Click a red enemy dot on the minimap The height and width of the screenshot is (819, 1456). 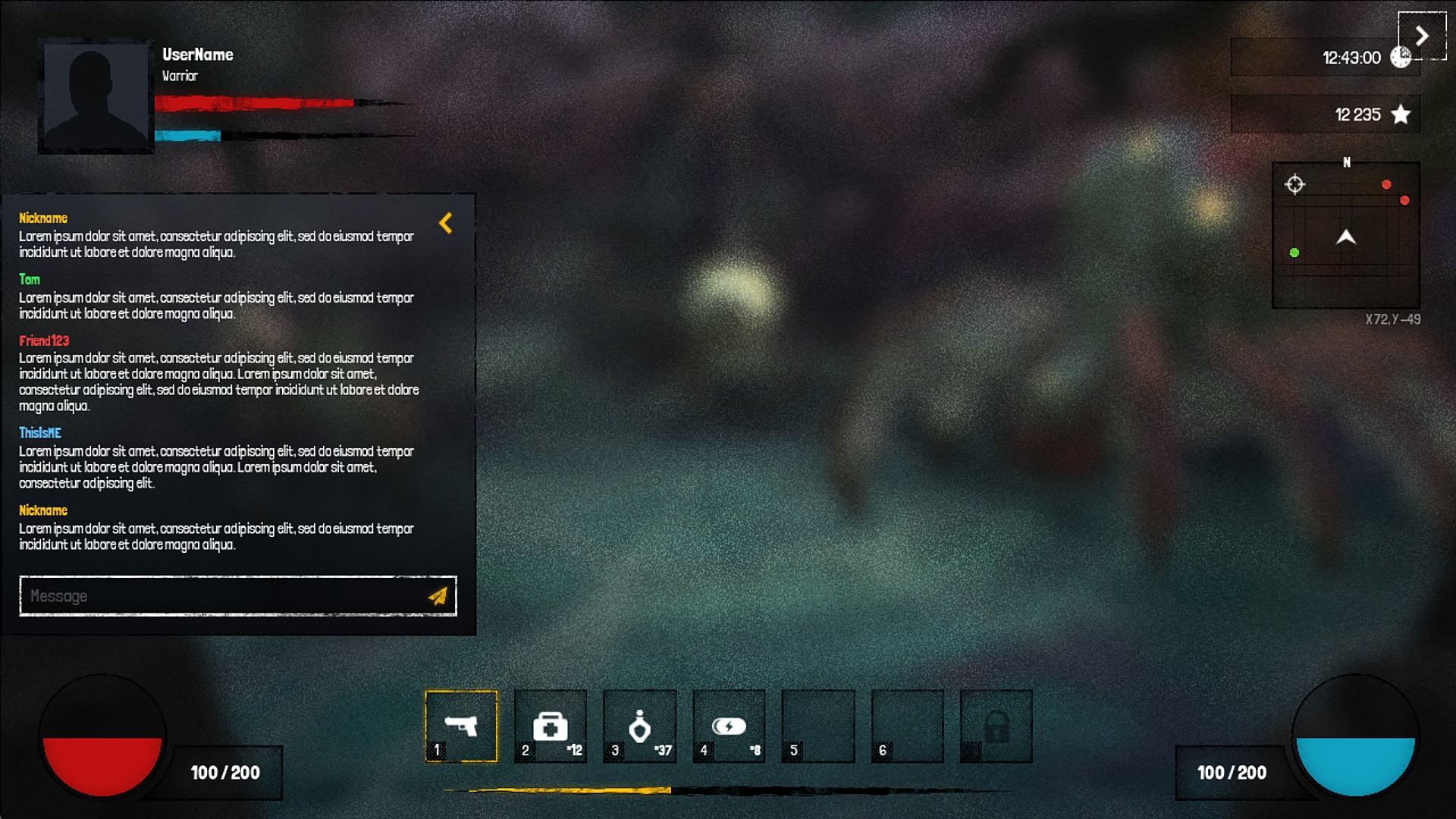1389,183
